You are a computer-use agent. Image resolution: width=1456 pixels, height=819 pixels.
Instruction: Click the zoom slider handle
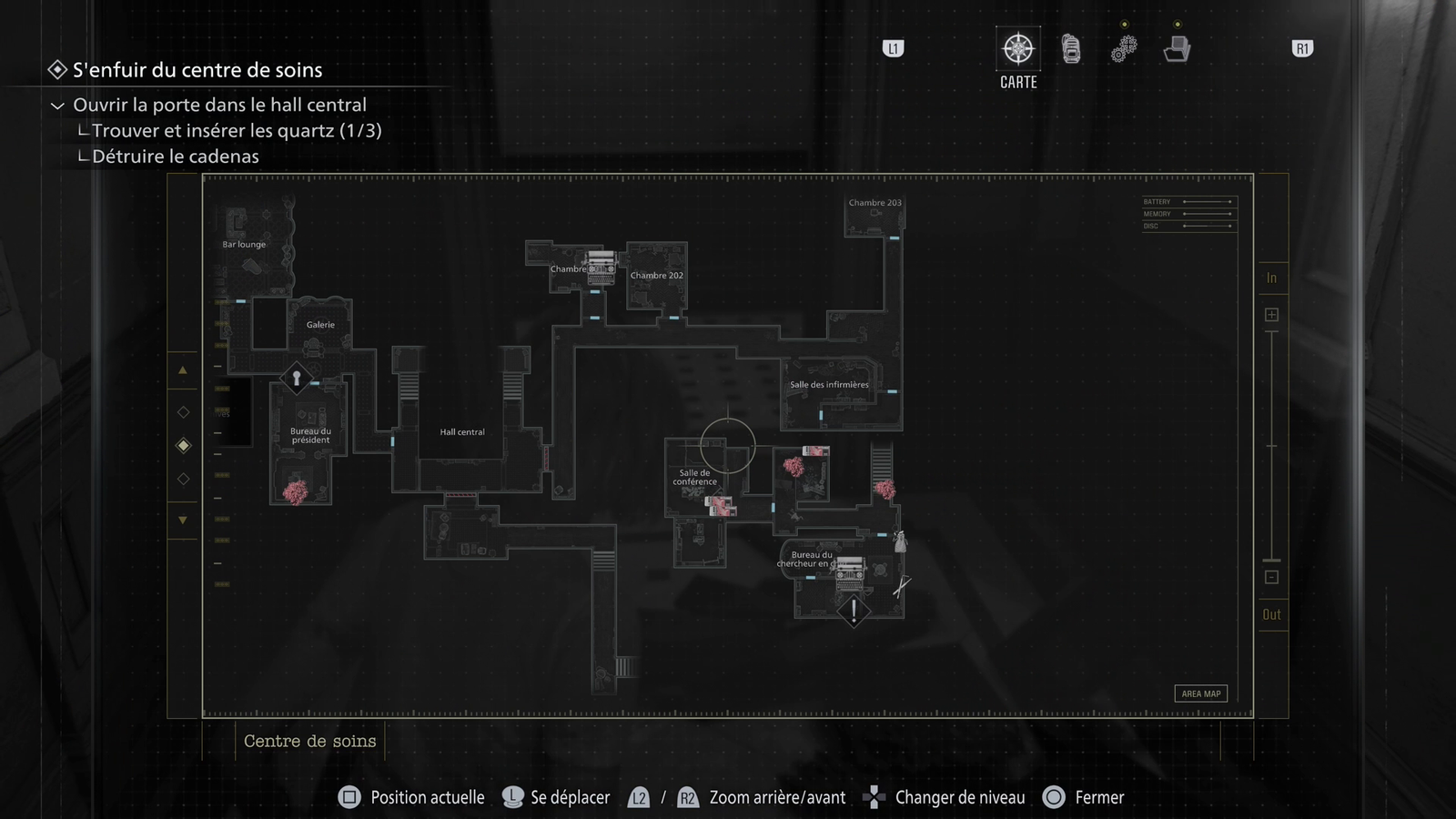[x=1271, y=560]
